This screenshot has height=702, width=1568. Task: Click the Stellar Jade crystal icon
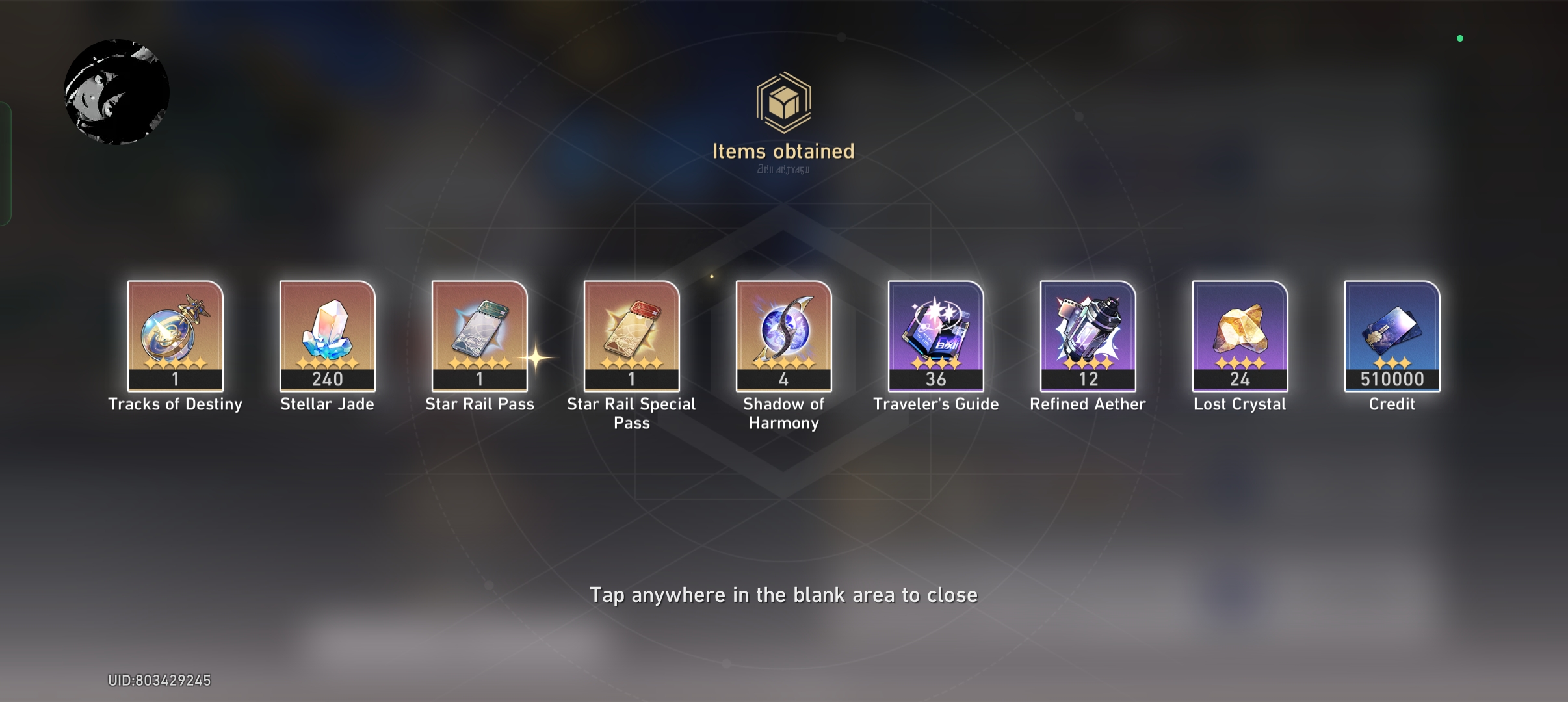(328, 335)
